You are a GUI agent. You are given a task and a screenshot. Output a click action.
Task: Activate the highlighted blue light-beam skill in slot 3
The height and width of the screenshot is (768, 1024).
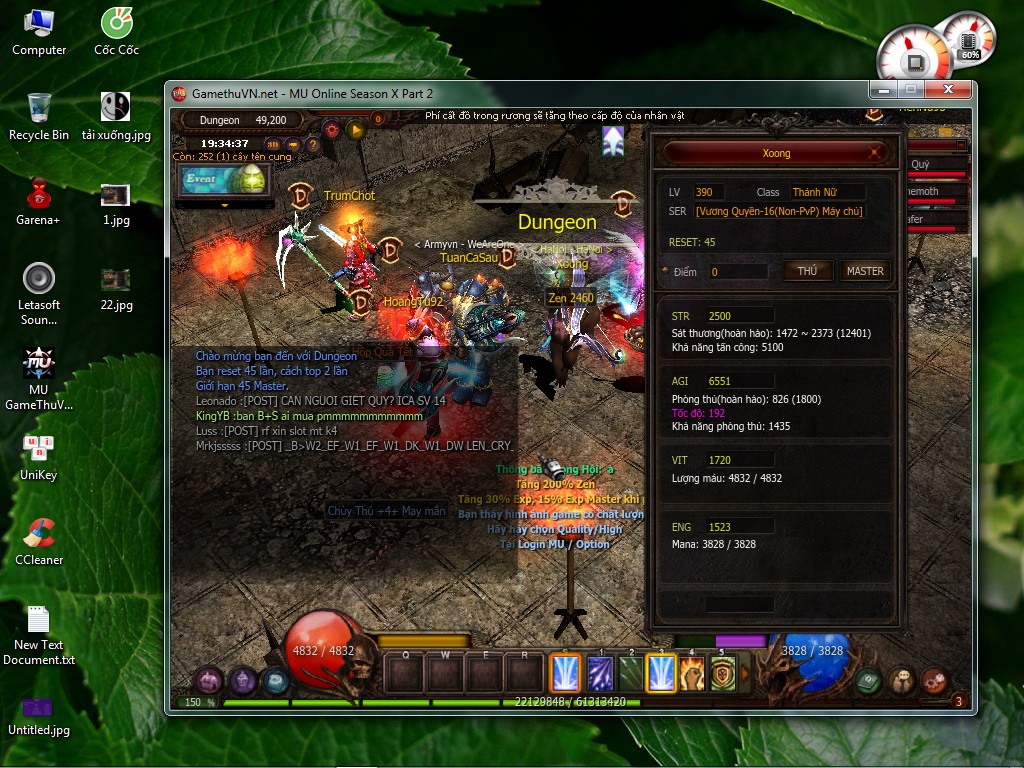661,674
